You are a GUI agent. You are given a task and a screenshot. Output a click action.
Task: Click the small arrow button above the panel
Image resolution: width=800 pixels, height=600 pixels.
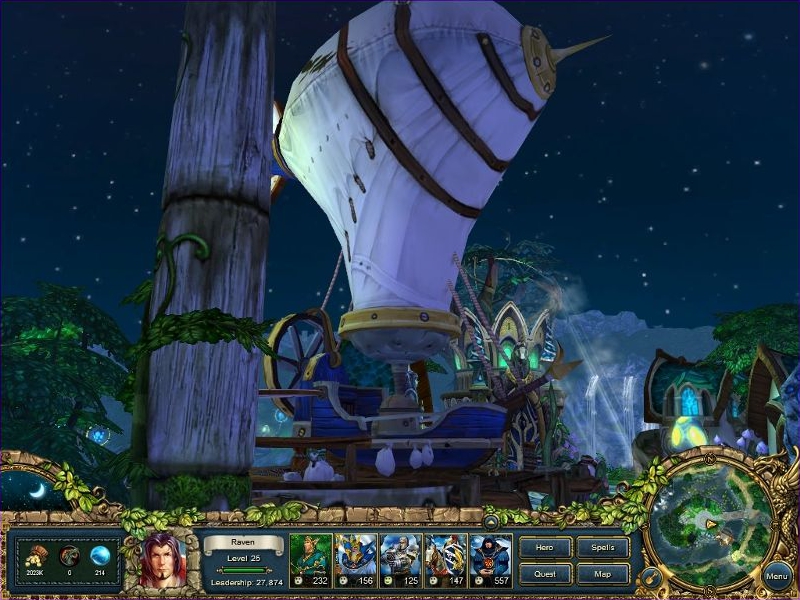[491, 520]
